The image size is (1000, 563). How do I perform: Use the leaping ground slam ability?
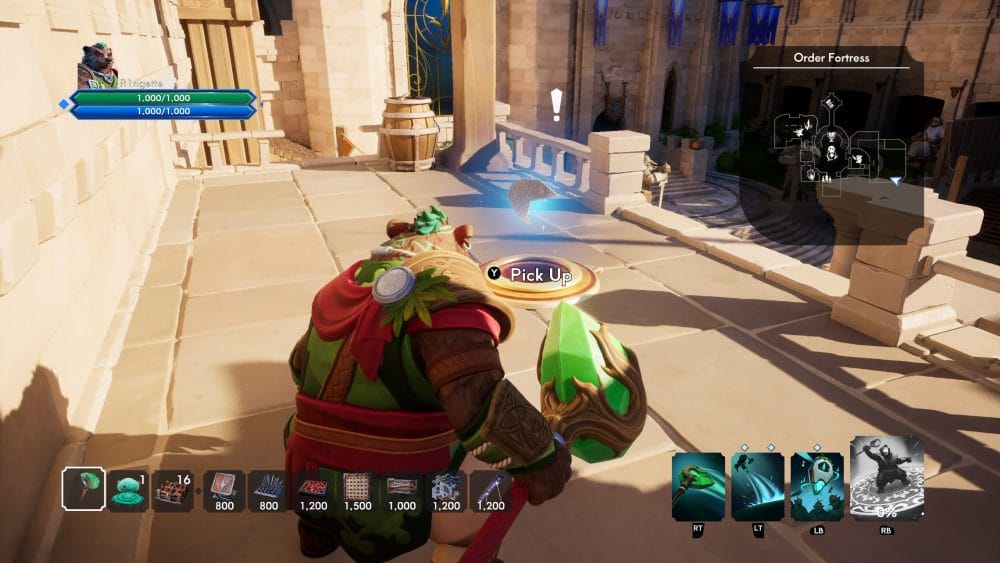click(757, 486)
